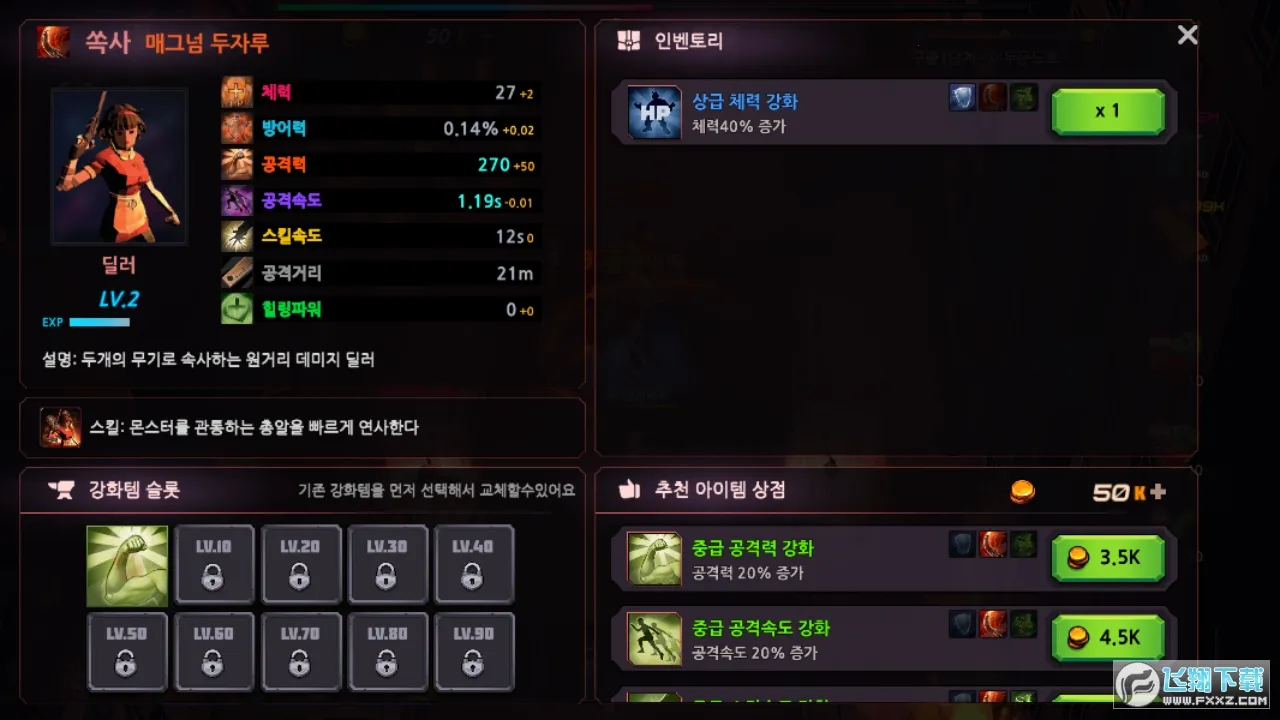Buy 중급 공격력 강화 for 3.5K coins
This screenshot has width=1280, height=720.
pos(1108,558)
